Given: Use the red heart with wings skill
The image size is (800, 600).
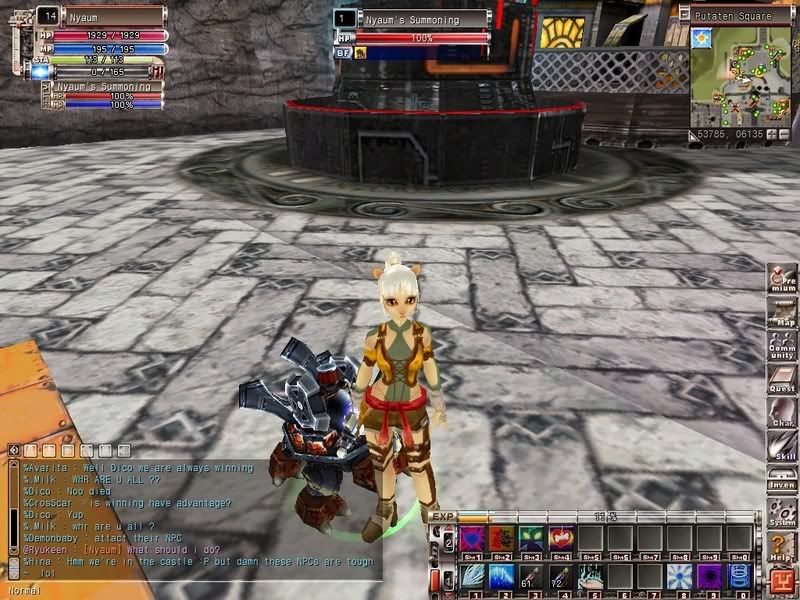Looking at the screenshot, I should click(561, 539).
